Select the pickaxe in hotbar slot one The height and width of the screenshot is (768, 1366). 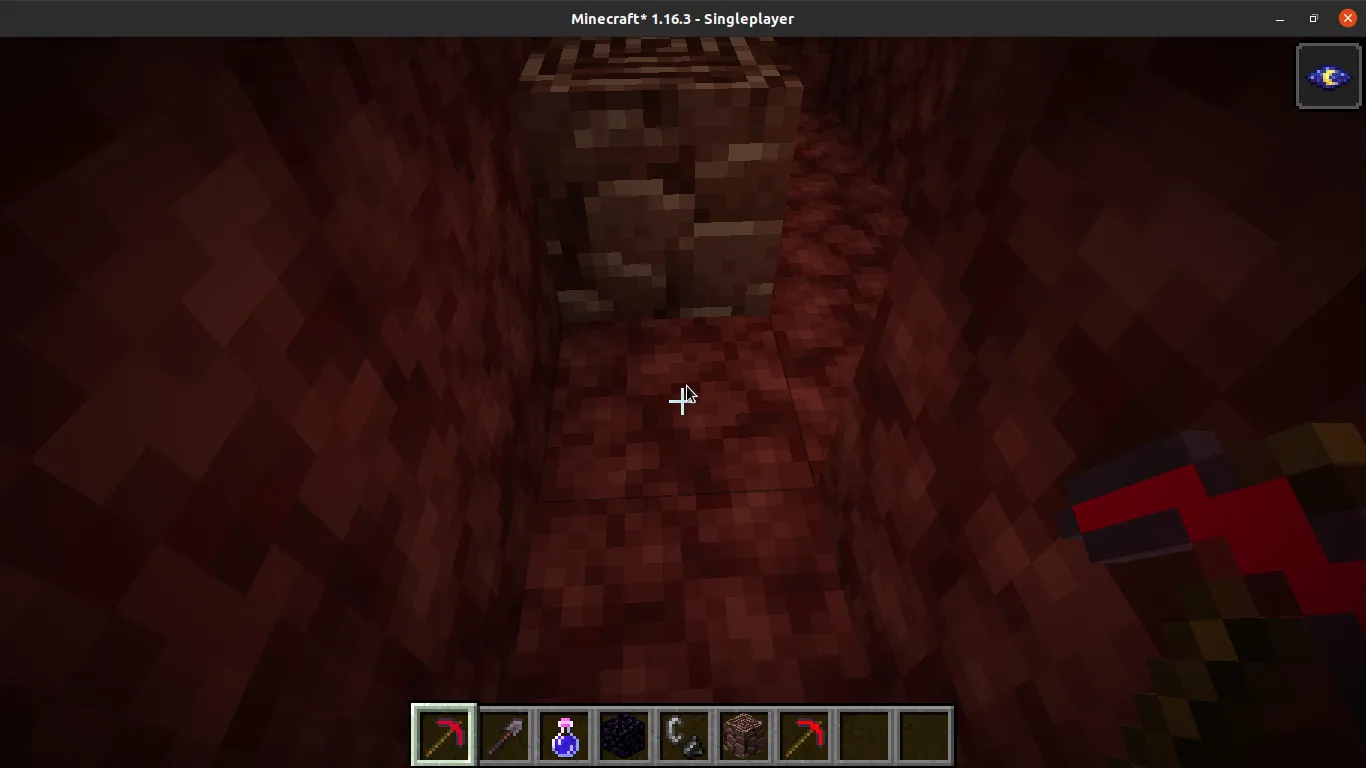443,735
